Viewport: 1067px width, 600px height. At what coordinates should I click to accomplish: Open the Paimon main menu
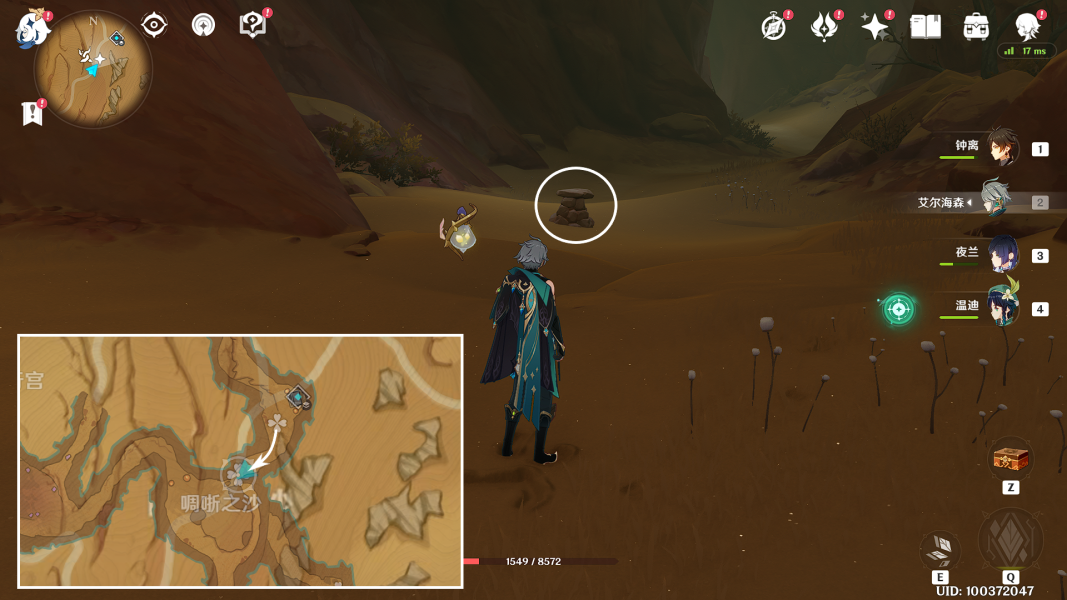pos(32,29)
